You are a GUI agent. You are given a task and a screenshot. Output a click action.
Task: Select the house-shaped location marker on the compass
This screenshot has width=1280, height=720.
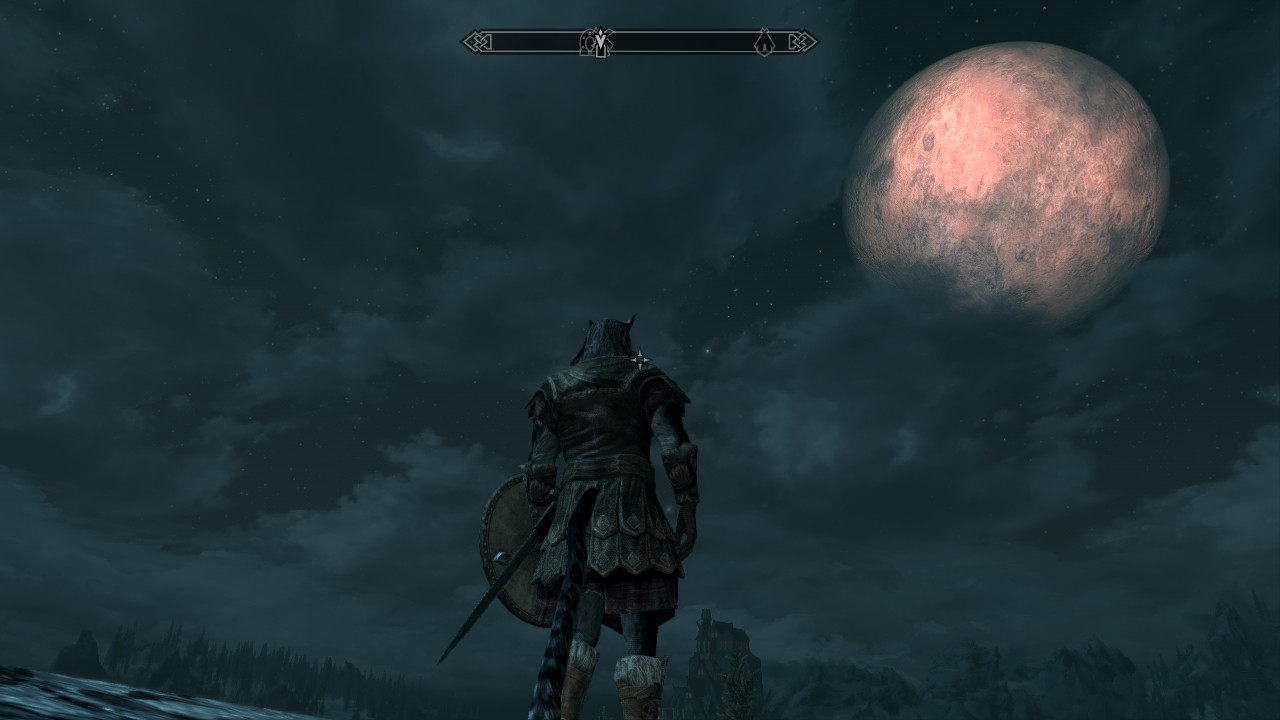(x=764, y=42)
